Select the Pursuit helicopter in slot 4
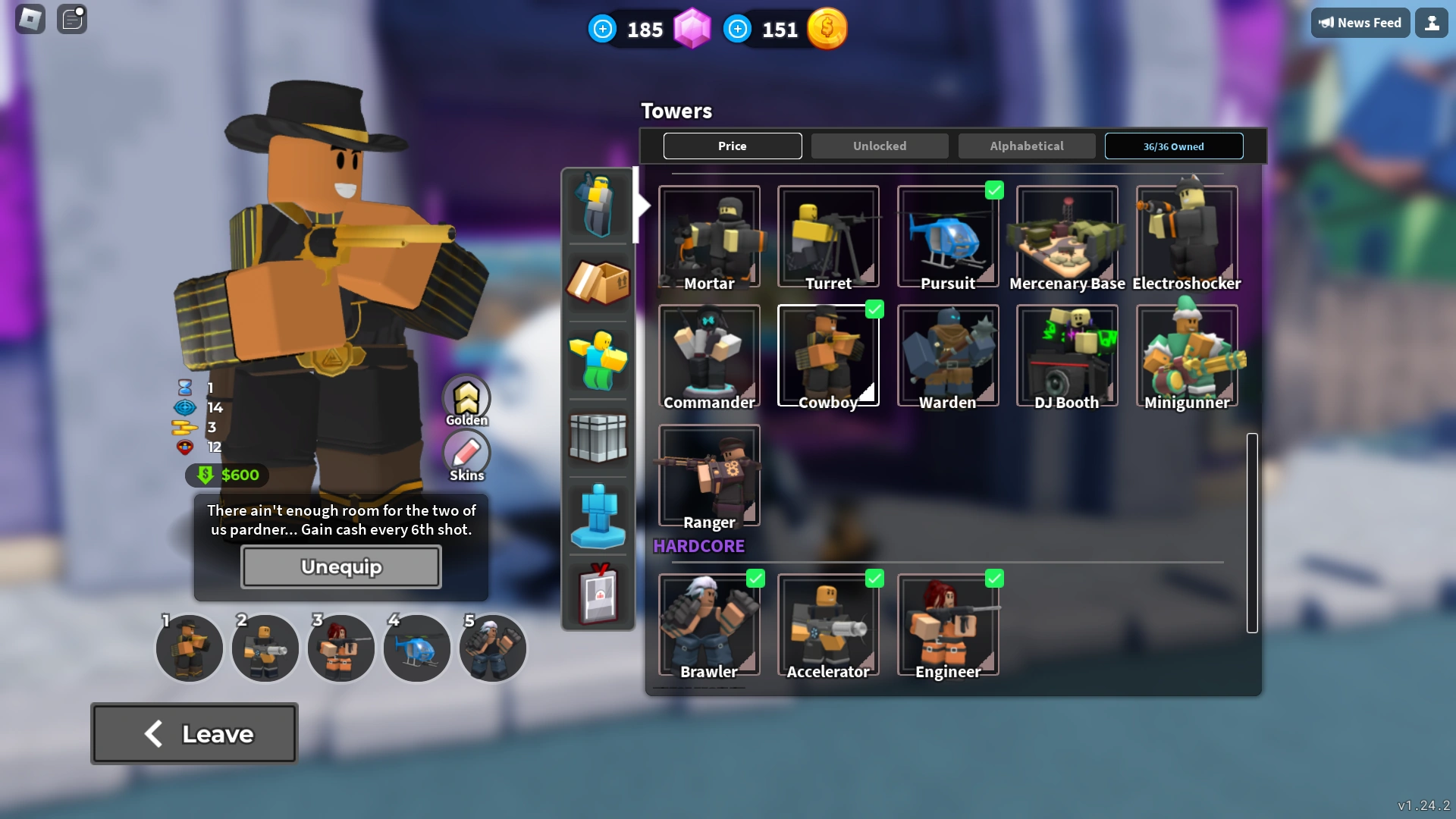The height and width of the screenshot is (819, 1456). click(x=416, y=648)
